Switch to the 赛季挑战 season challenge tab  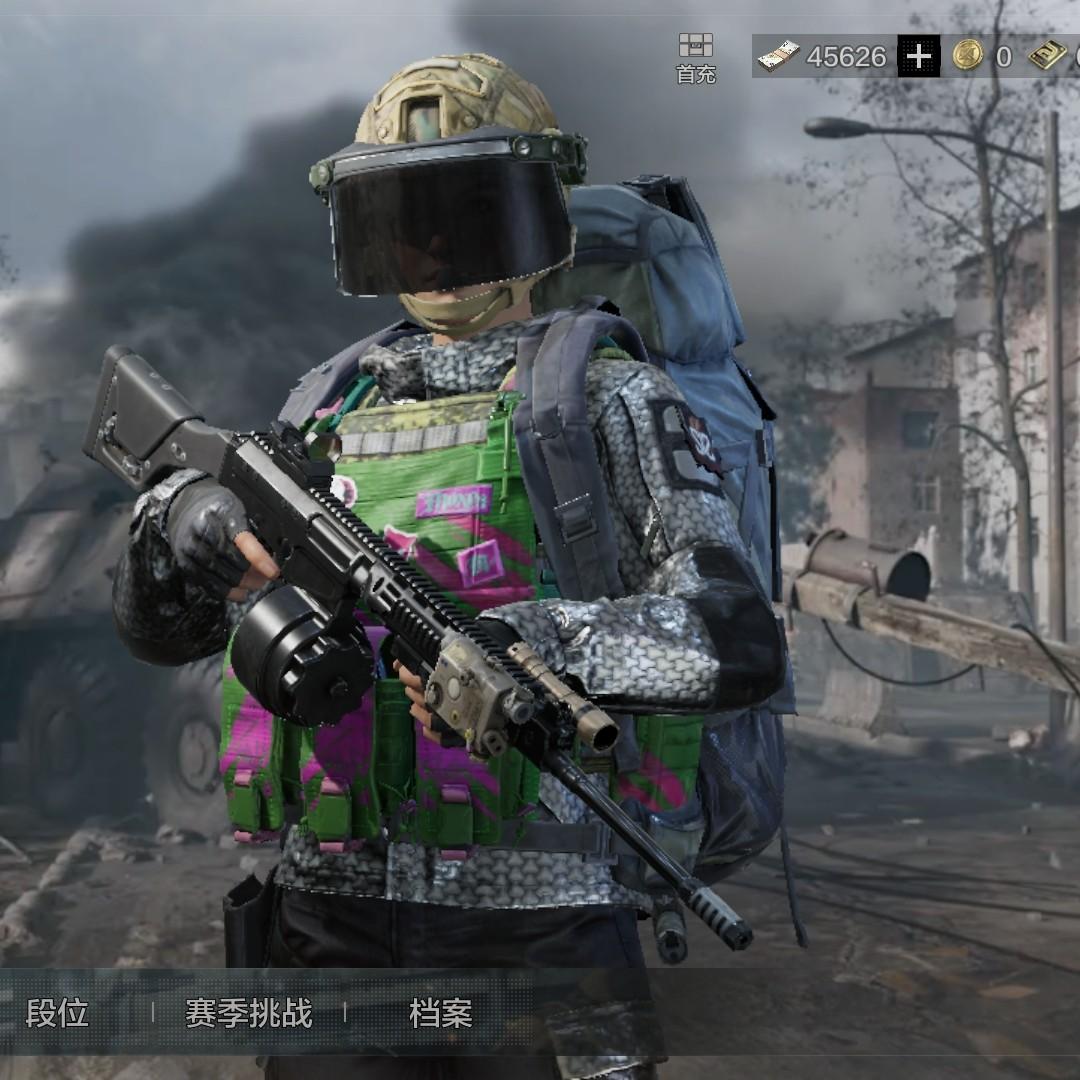tap(248, 1013)
